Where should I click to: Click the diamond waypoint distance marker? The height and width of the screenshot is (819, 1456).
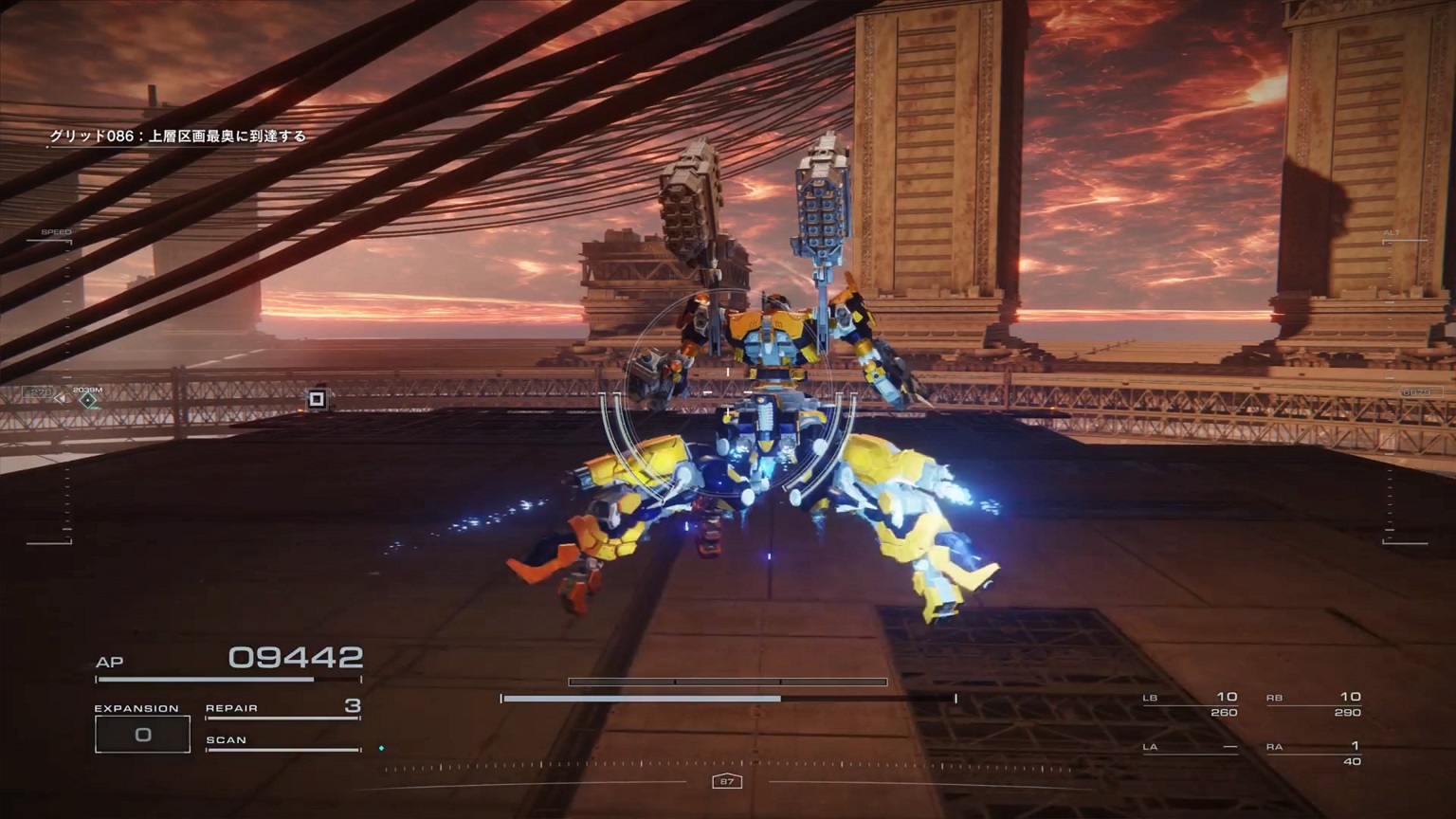tap(88, 400)
